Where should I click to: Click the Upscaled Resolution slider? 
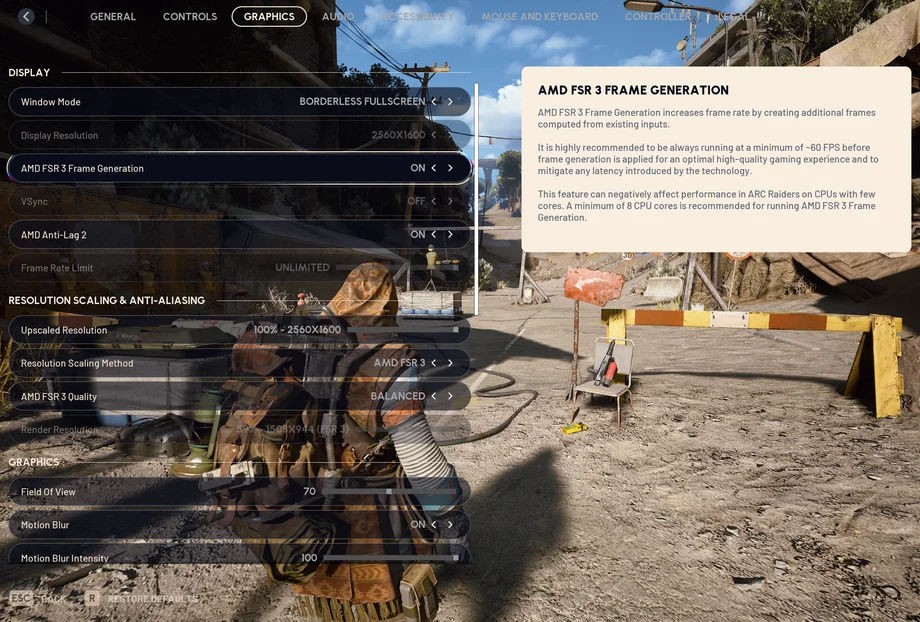pos(400,330)
